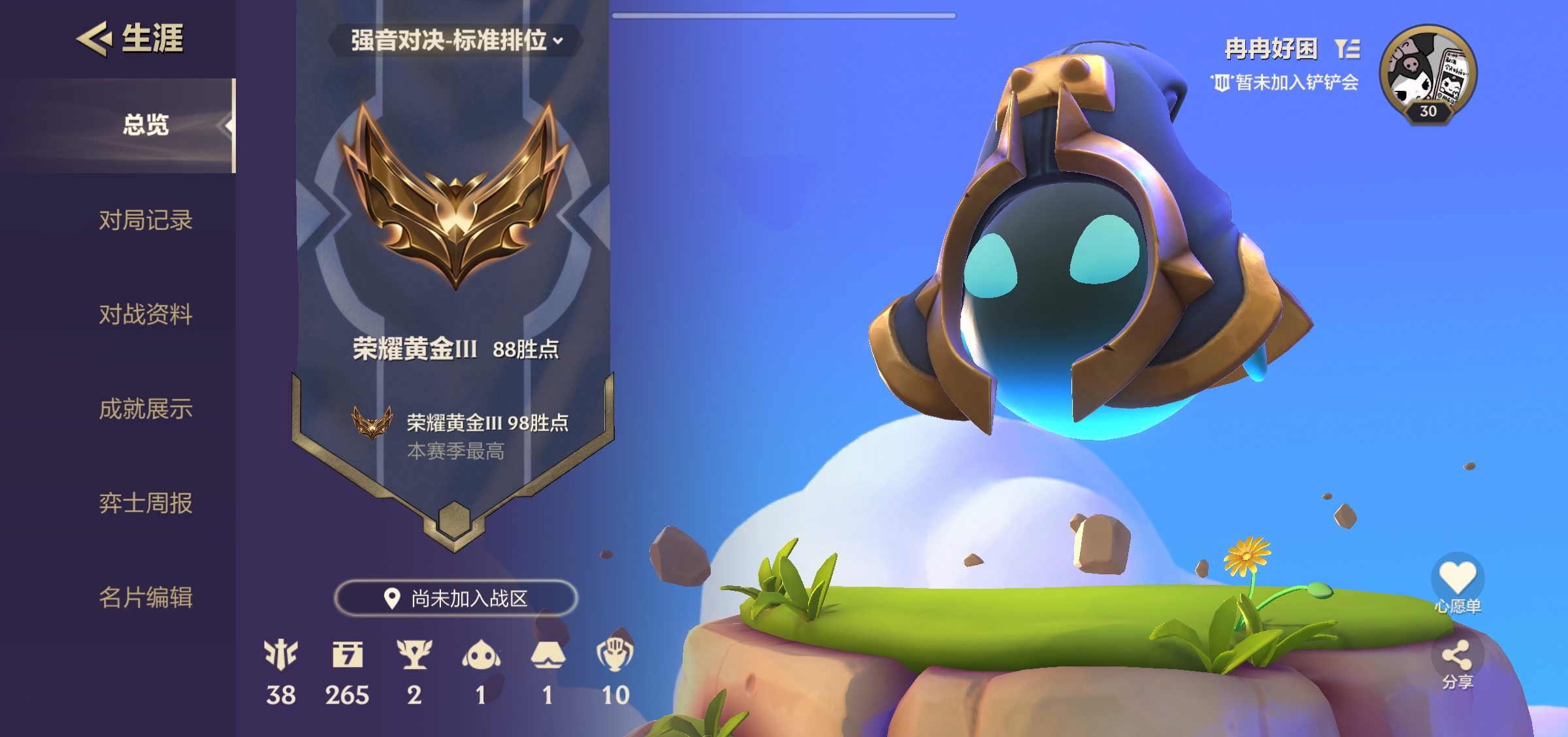
Task: Show the 成就展示 achievements tab
Action: 146,409
